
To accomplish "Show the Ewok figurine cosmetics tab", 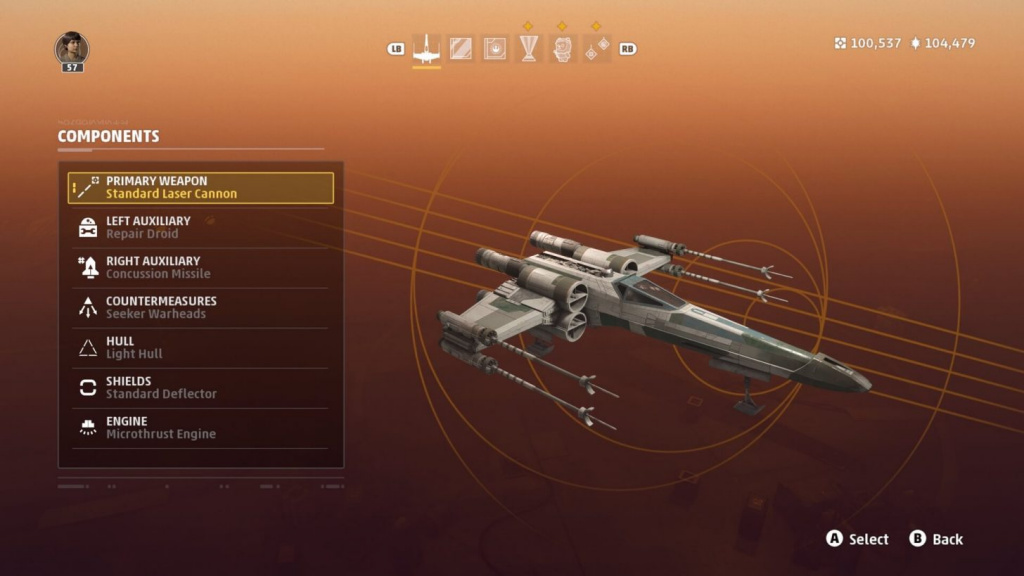I will pyautogui.click(x=562, y=48).
